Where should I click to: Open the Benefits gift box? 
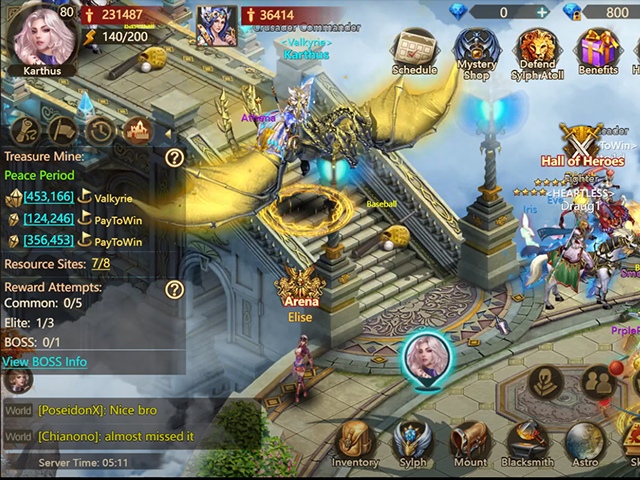coord(598,50)
